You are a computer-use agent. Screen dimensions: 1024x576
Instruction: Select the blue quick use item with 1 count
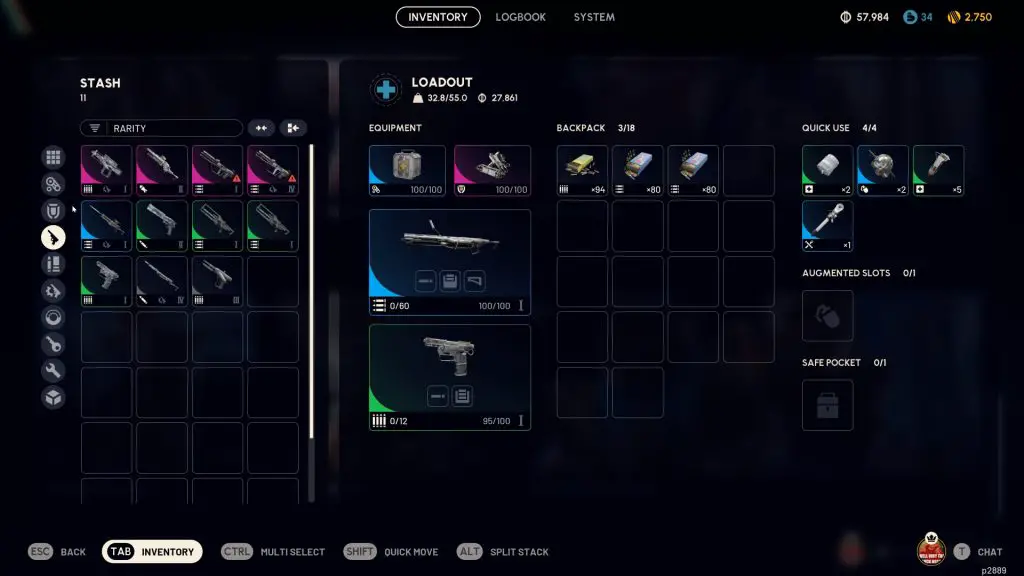(827, 226)
